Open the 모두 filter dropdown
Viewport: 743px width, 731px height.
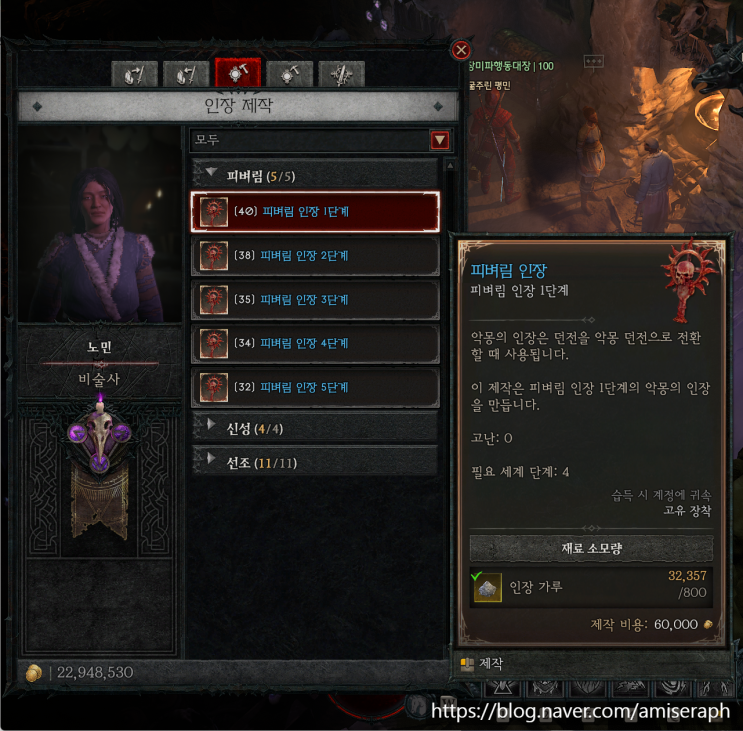[439, 141]
